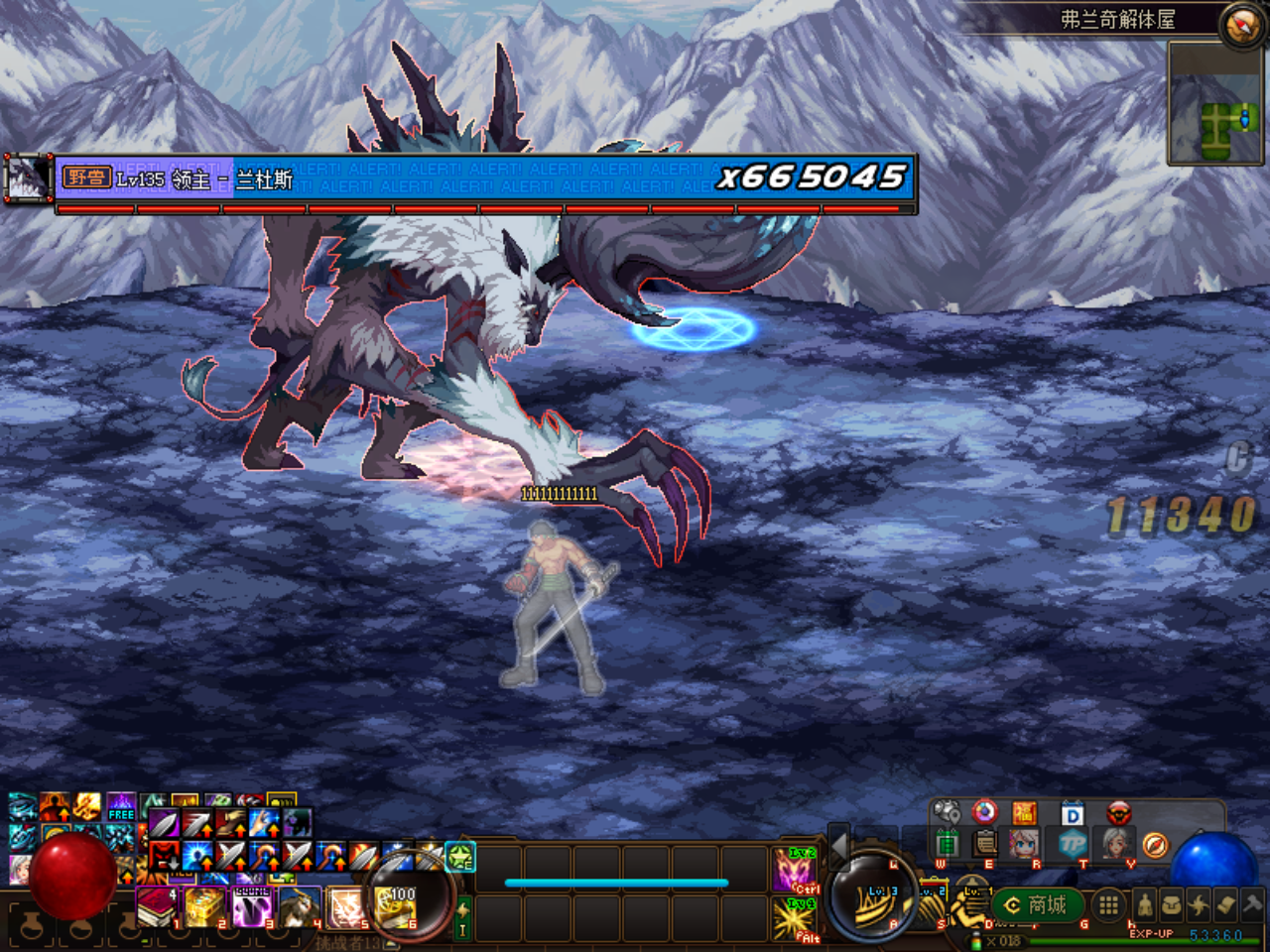Open the clipboard quest icon
This screenshot has height=952, width=1270.
pos(985,844)
